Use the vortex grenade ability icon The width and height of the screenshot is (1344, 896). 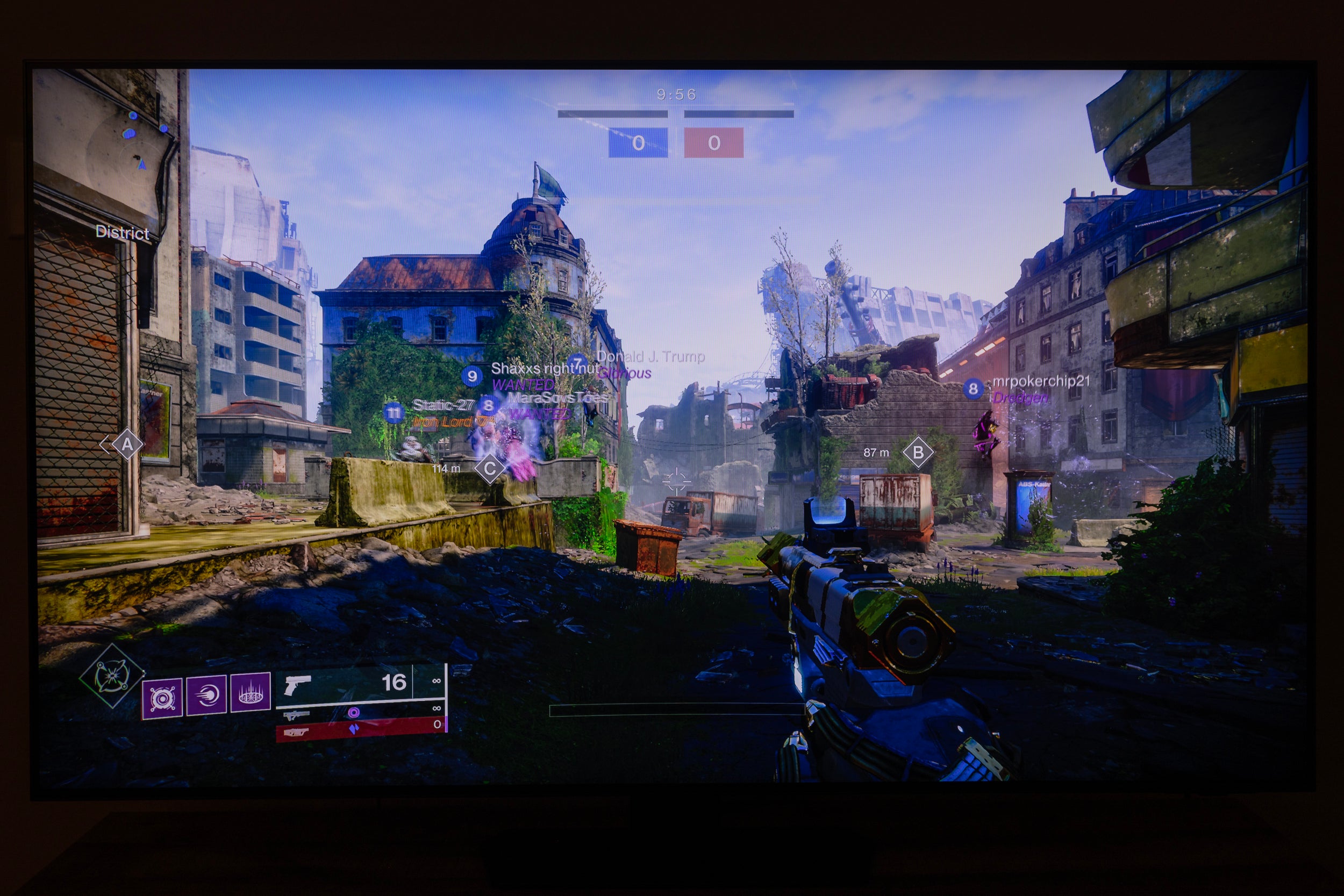(x=162, y=698)
